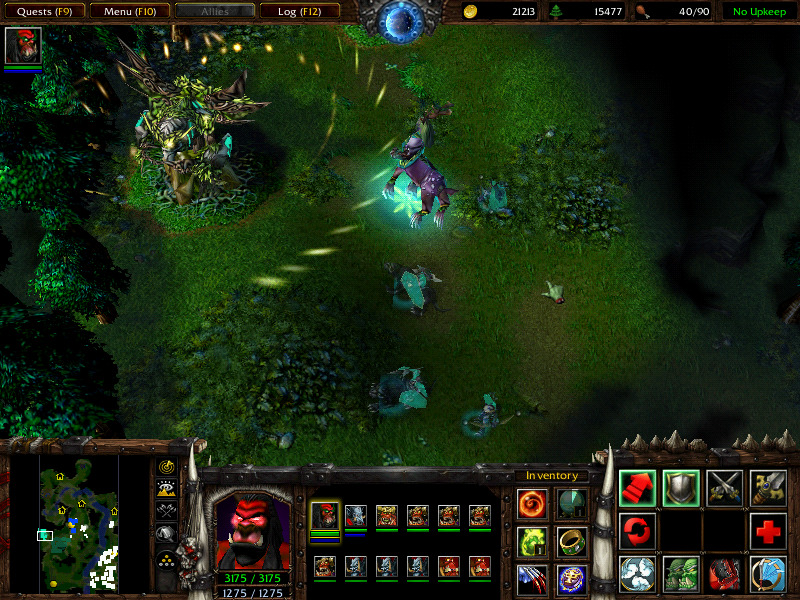
Task: Select the hero icon in the top-left corner
Action: click(x=22, y=46)
